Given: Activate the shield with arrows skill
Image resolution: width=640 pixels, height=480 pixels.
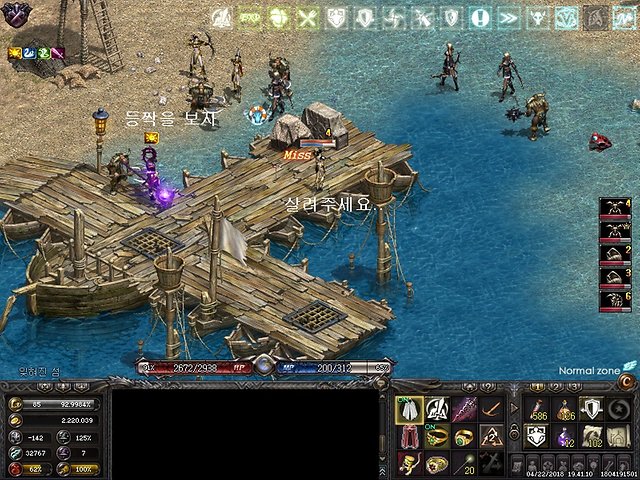Looking at the screenshot, I should pyautogui.click(x=593, y=409).
